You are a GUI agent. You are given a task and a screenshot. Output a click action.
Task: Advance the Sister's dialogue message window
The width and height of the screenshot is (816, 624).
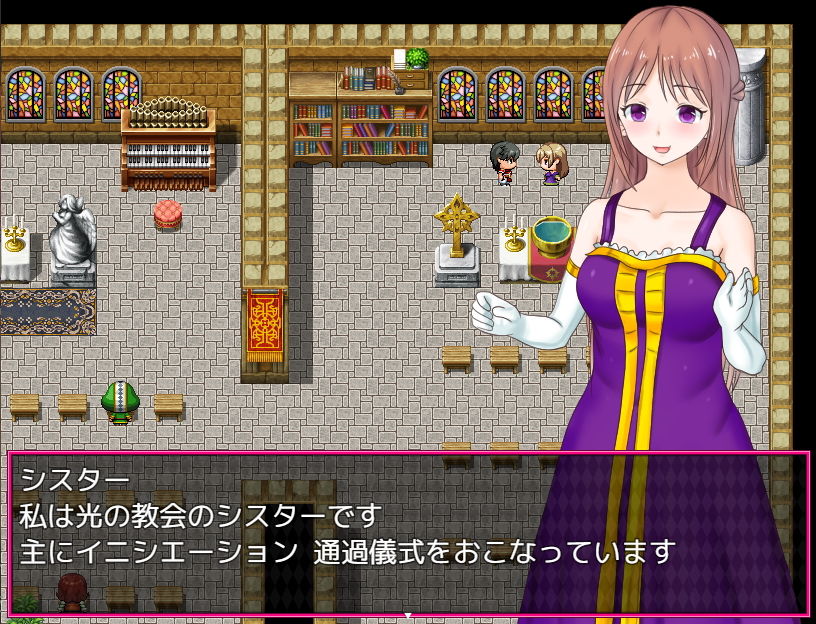[x=407, y=533]
